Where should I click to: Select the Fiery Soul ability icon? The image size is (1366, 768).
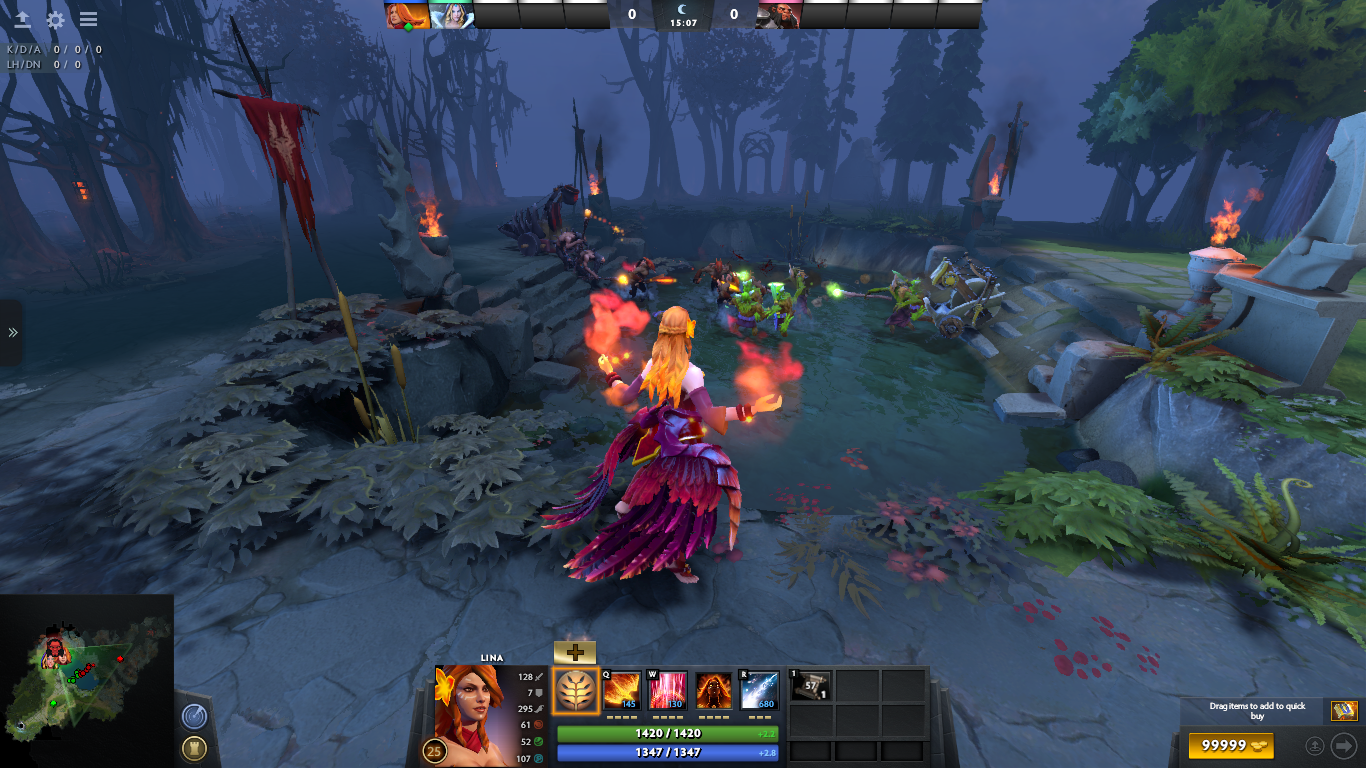pyautogui.click(x=714, y=691)
